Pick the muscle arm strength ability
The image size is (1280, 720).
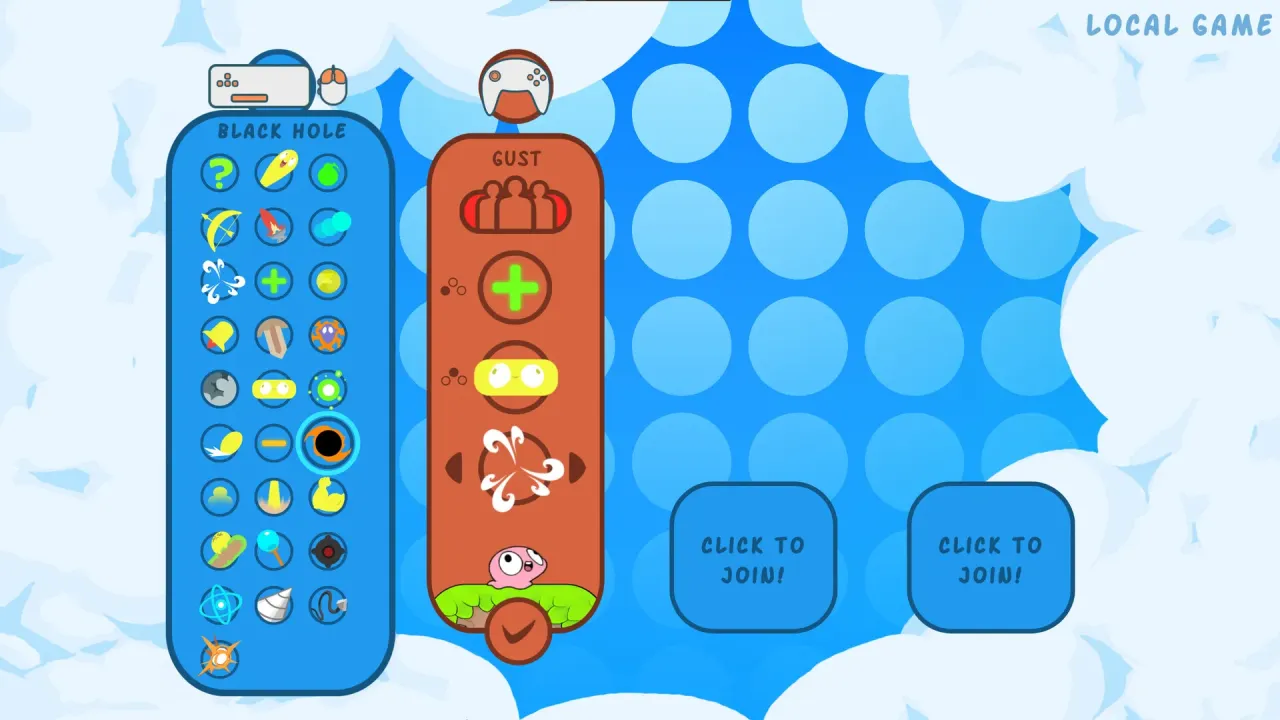coord(328,497)
